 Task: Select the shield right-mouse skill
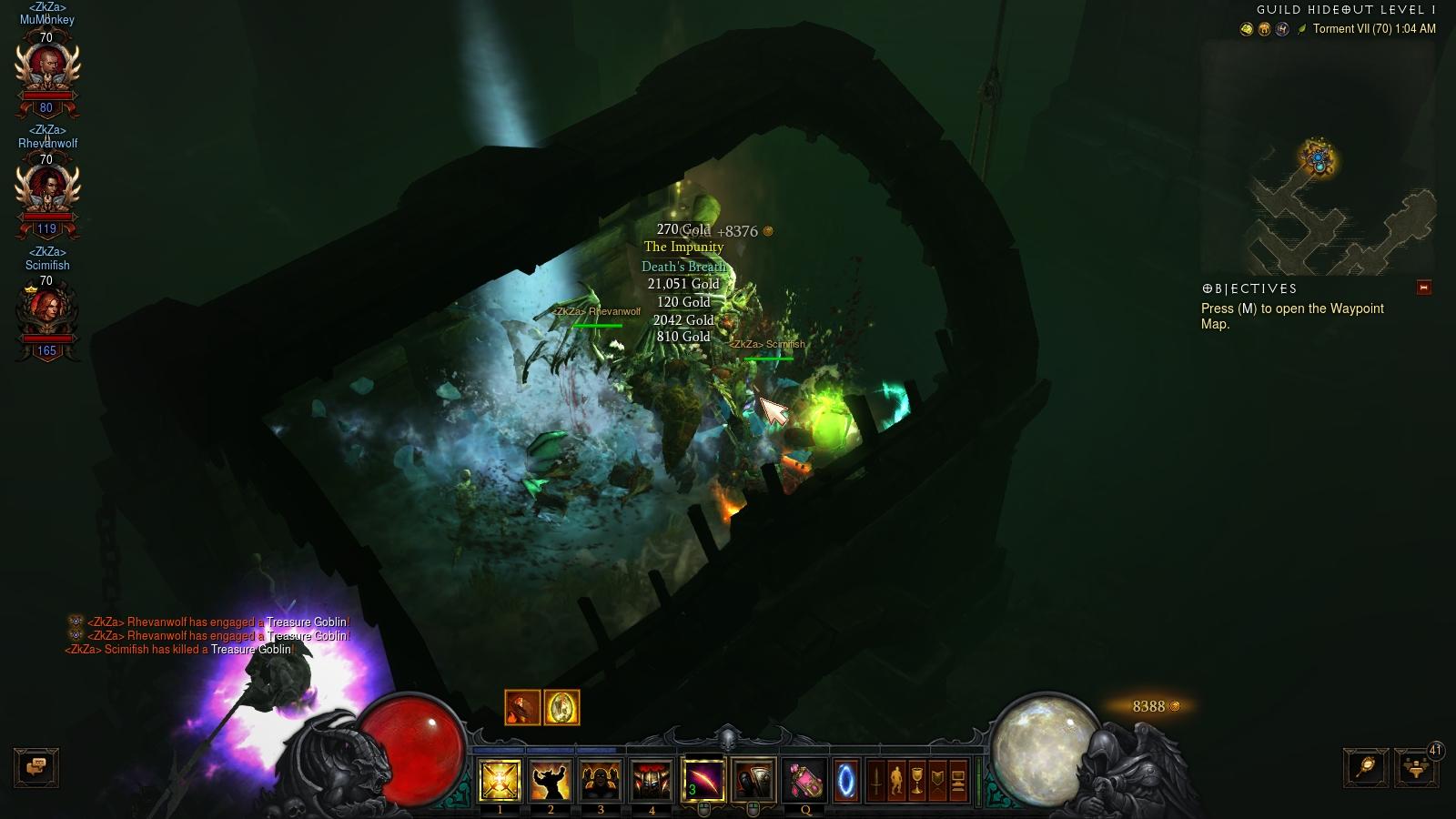point(753,781)
